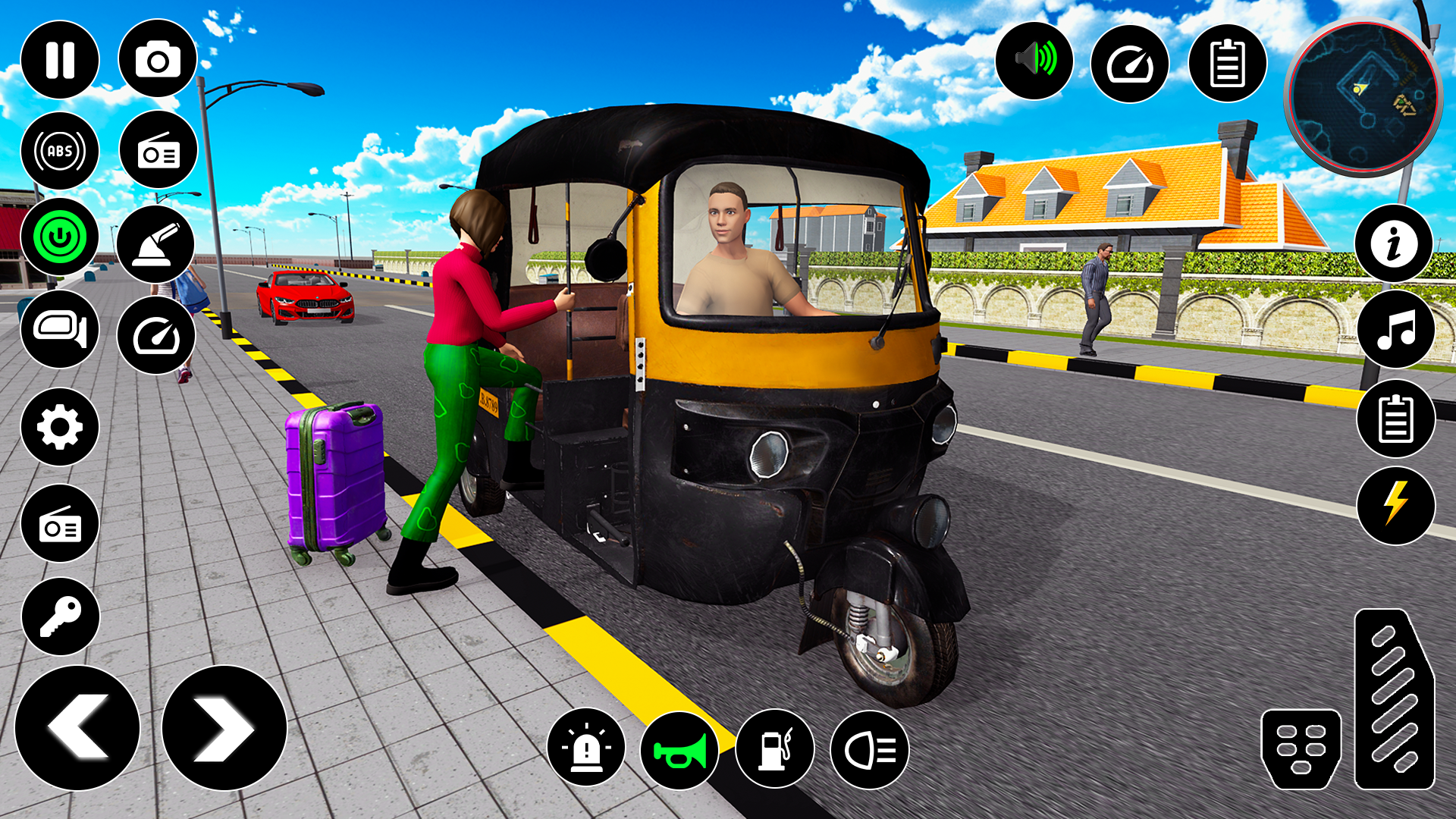Tap the green engine power button
Screen dimensions: 1456x819
60,237
